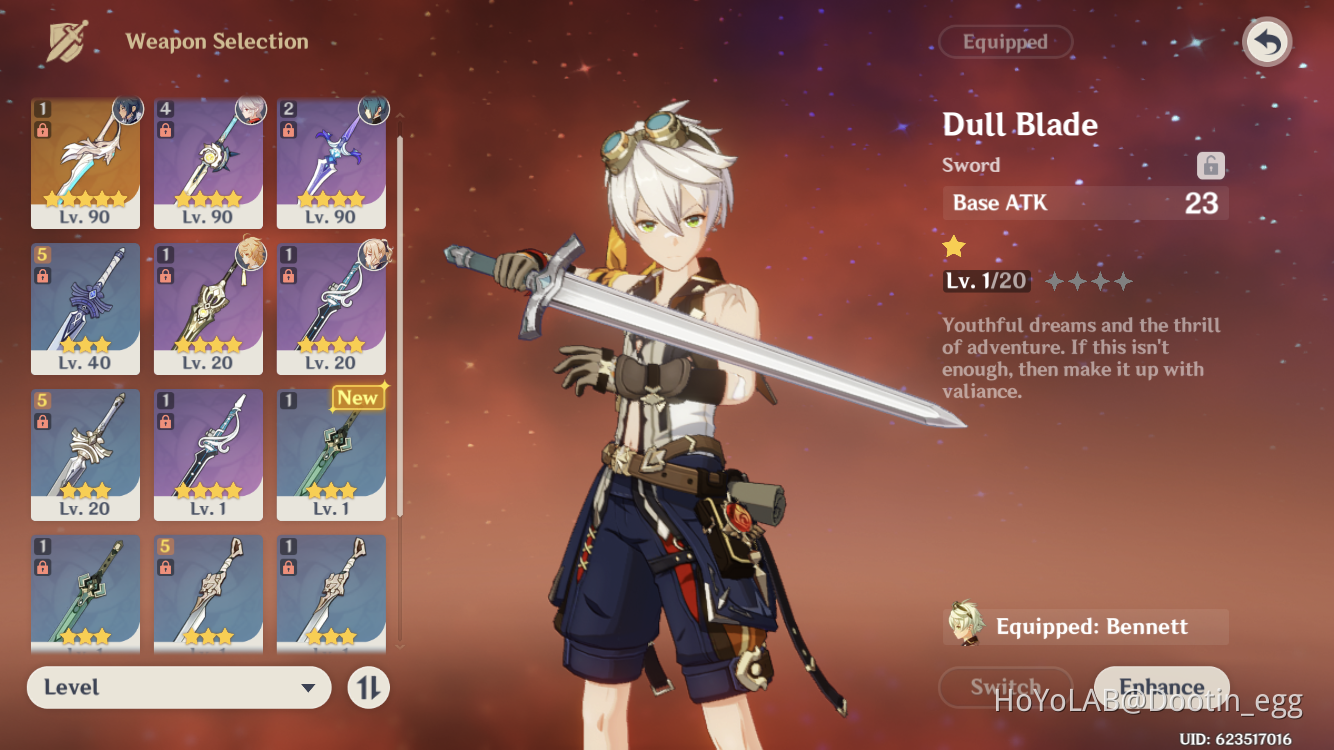Open the Level sort dropdown
Viewport: 1334px width, 750px height.
coord(179,688)
